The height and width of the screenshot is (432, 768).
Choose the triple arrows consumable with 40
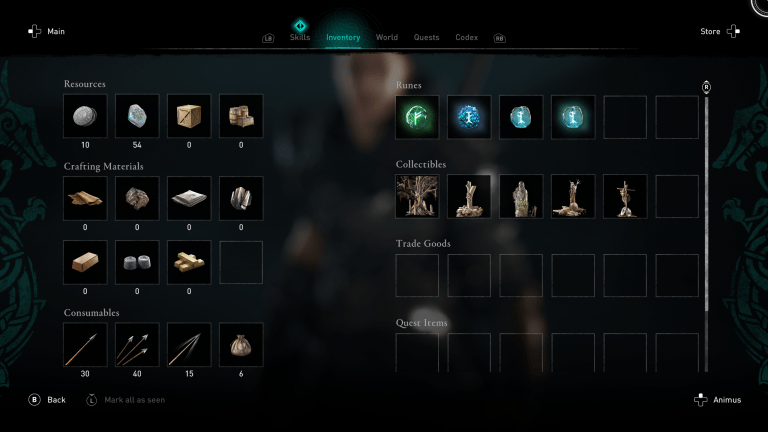click(x=137, y=344)
